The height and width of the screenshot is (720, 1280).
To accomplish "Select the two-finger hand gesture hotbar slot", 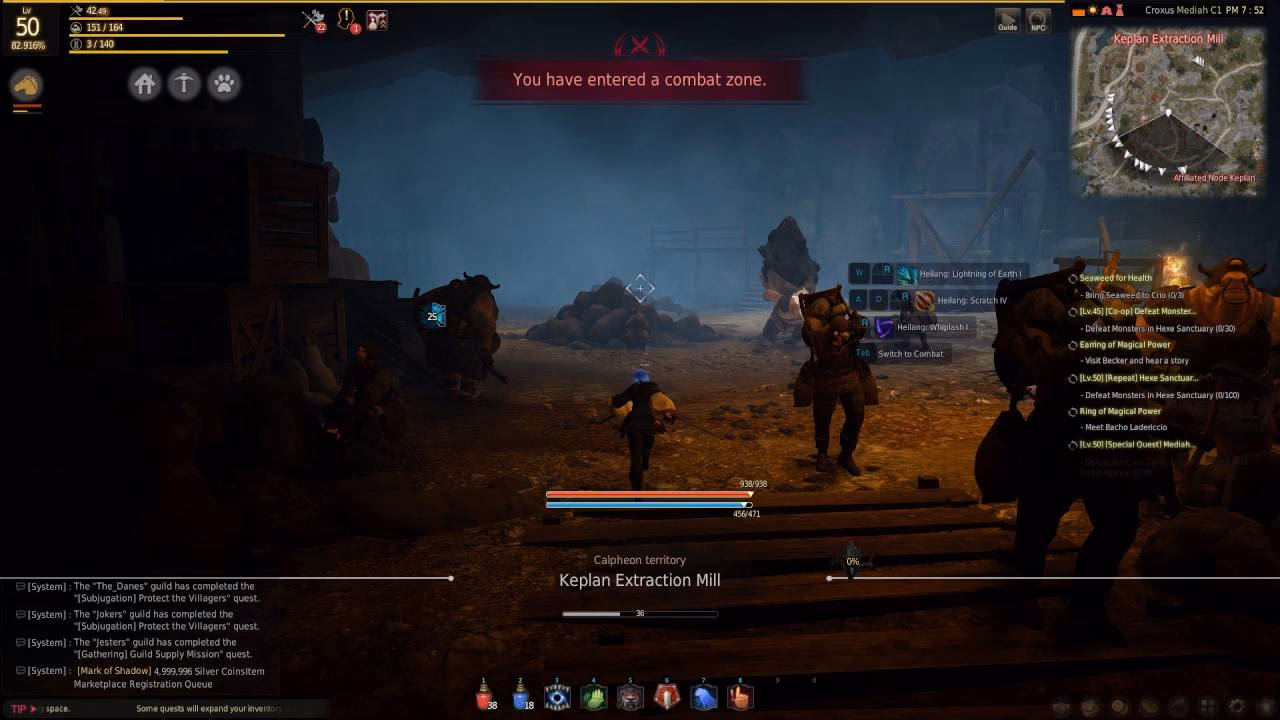I will pos(740,697).
